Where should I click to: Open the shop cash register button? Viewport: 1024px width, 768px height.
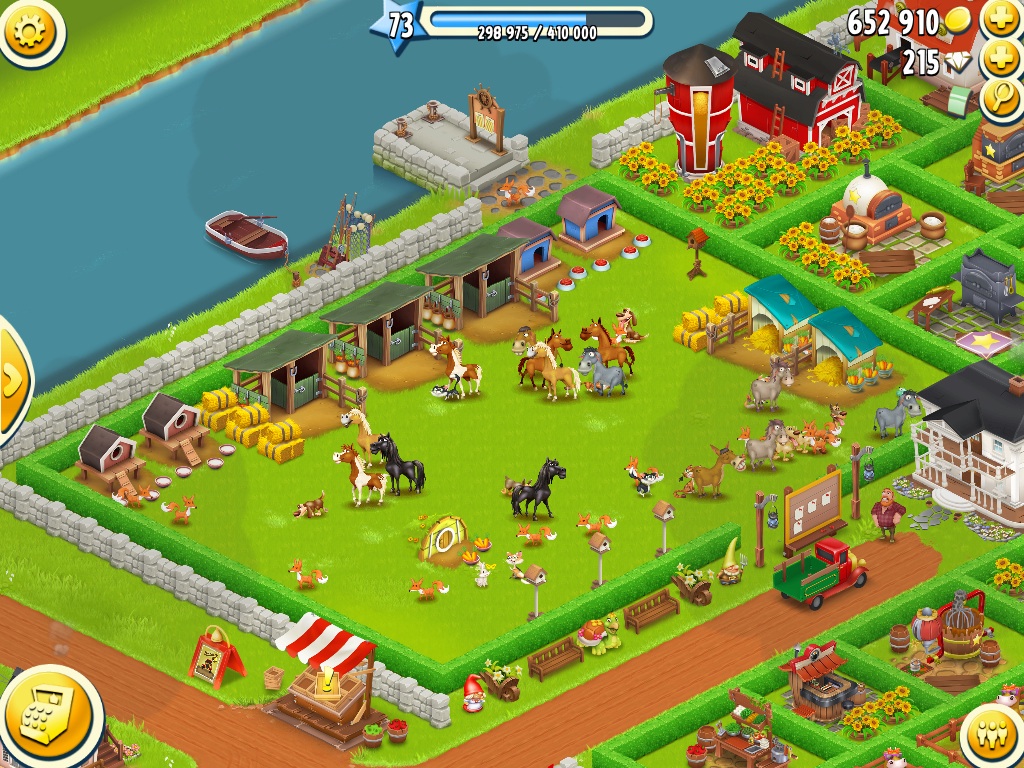[x=49, y=715]
